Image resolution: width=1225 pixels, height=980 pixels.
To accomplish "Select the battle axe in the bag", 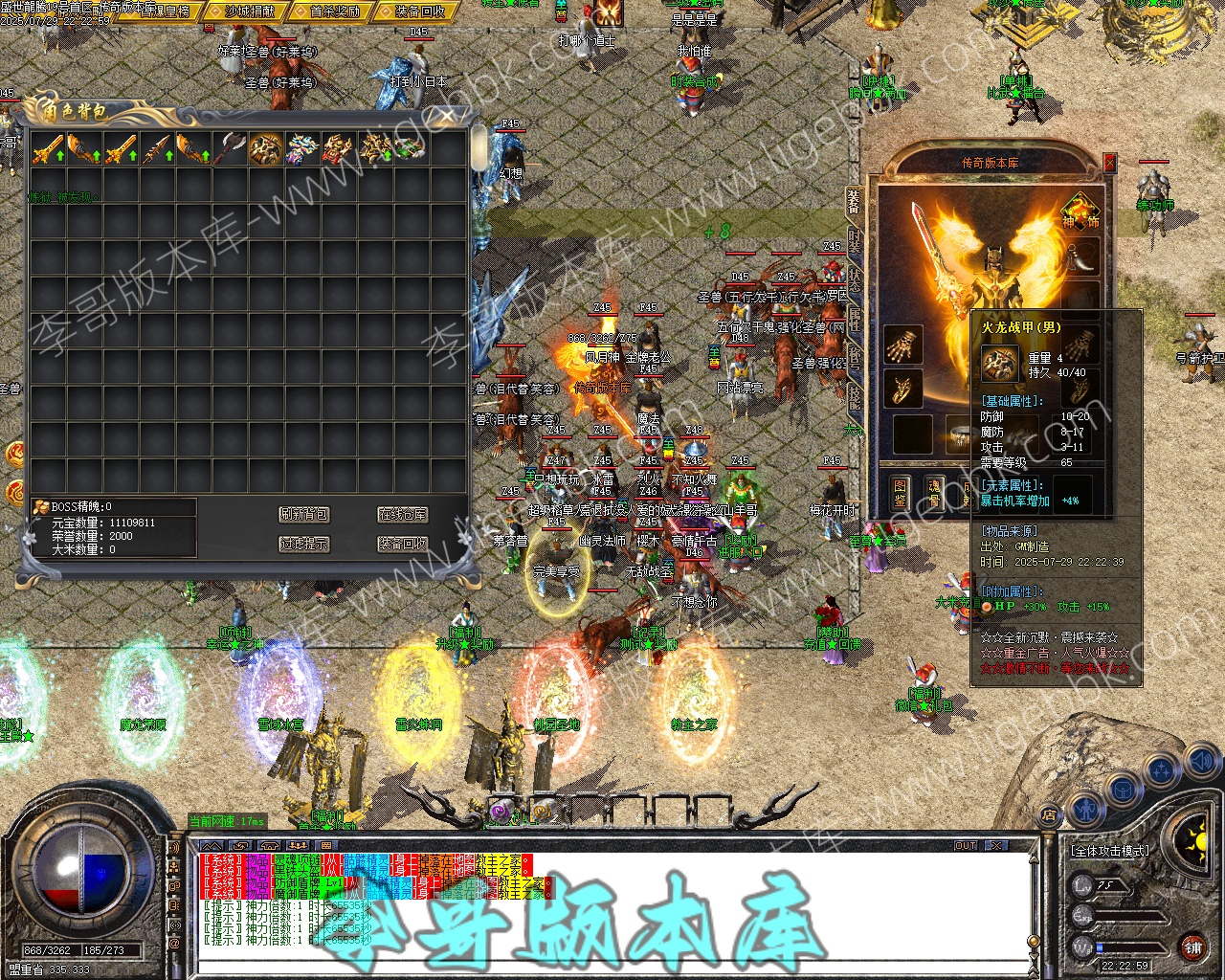I will (x=229, y=149).
